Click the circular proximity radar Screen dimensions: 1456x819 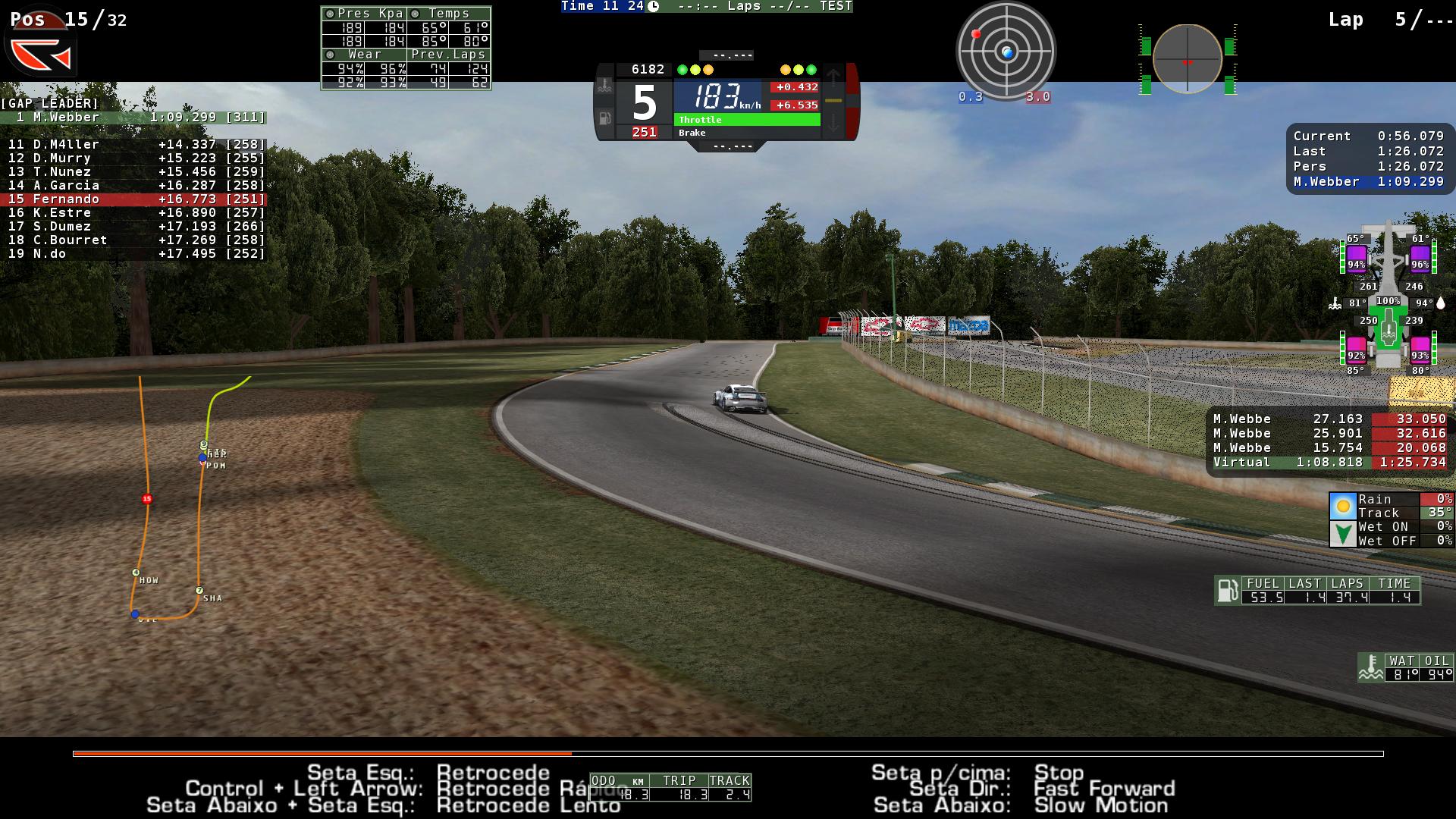click(x=1006, y=52)
